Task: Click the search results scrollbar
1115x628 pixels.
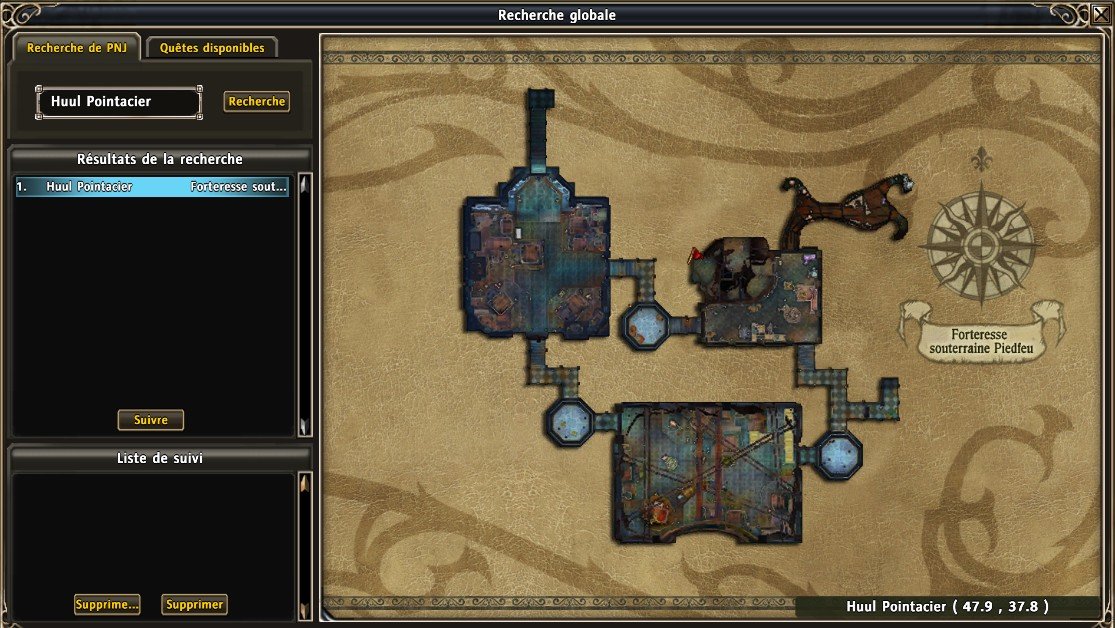Action: coord(305,300)
